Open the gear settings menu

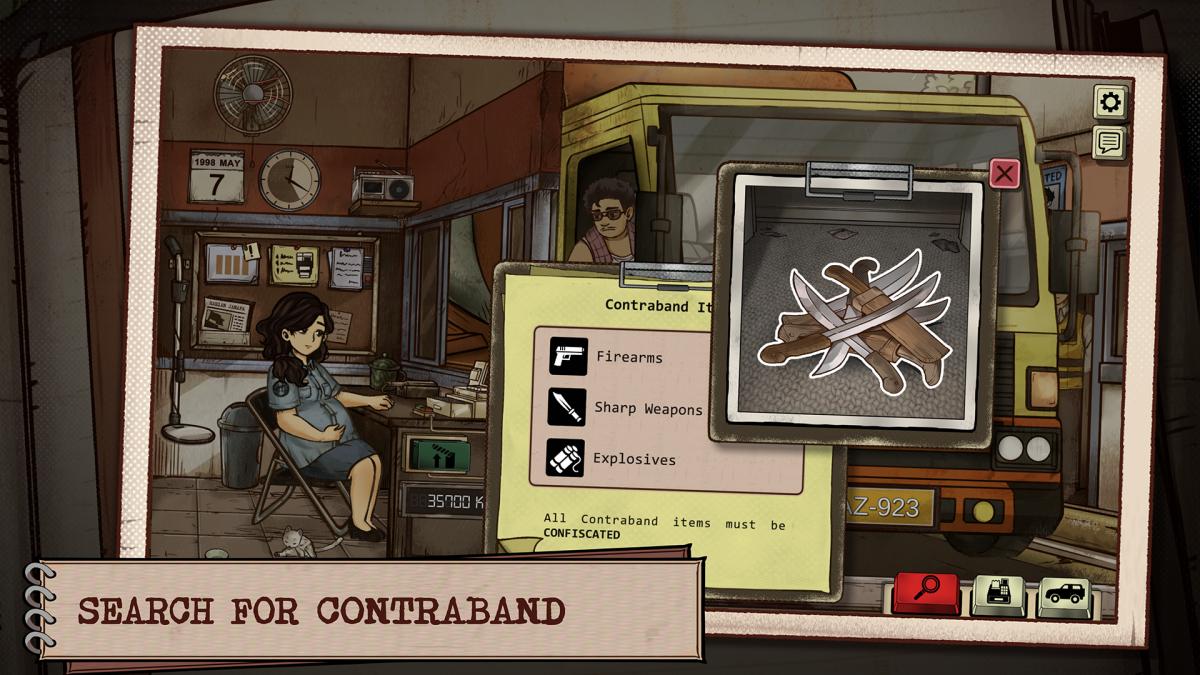point(1109,102)
